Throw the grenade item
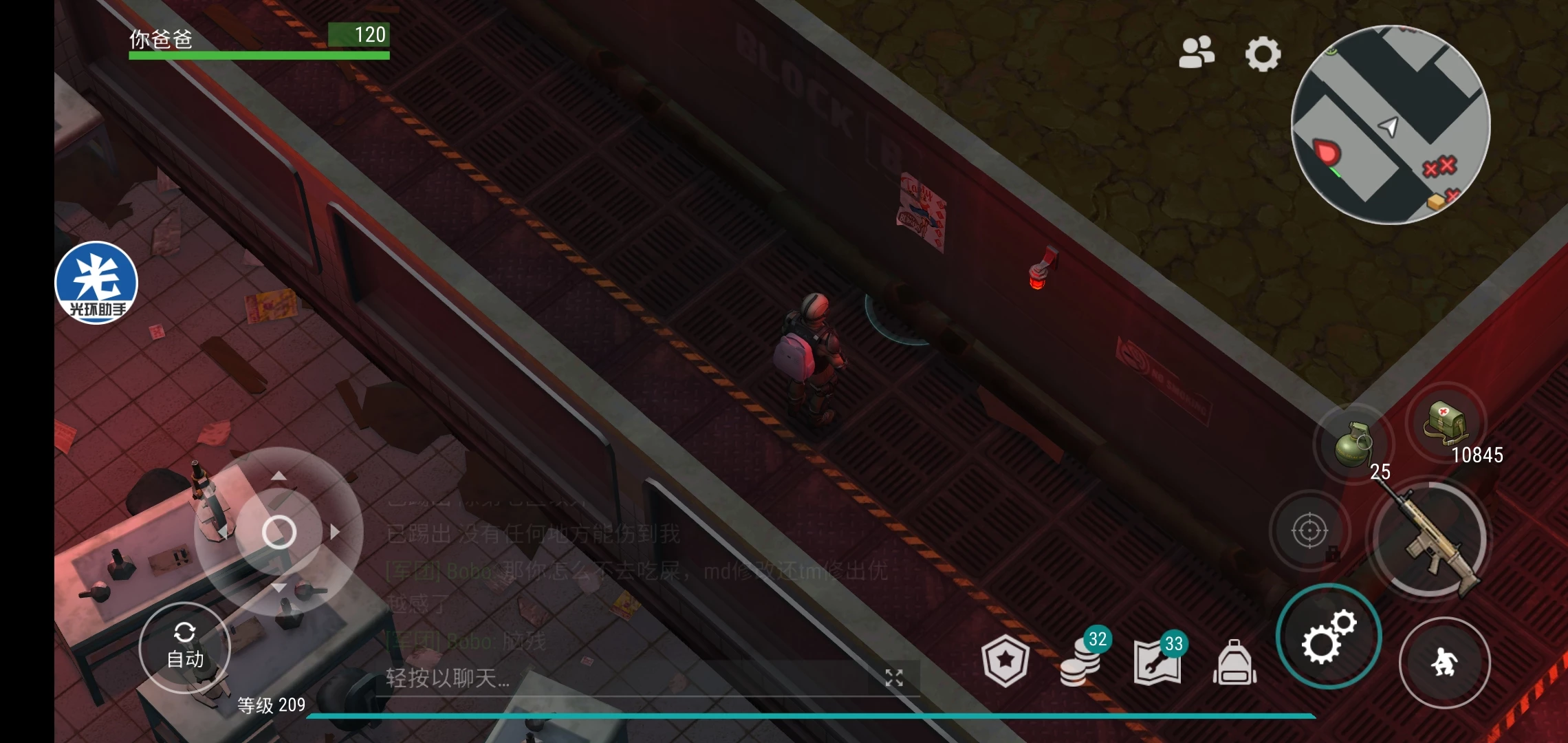The width and height of the screenshot is (1568, 743). tap(1352, 444)
